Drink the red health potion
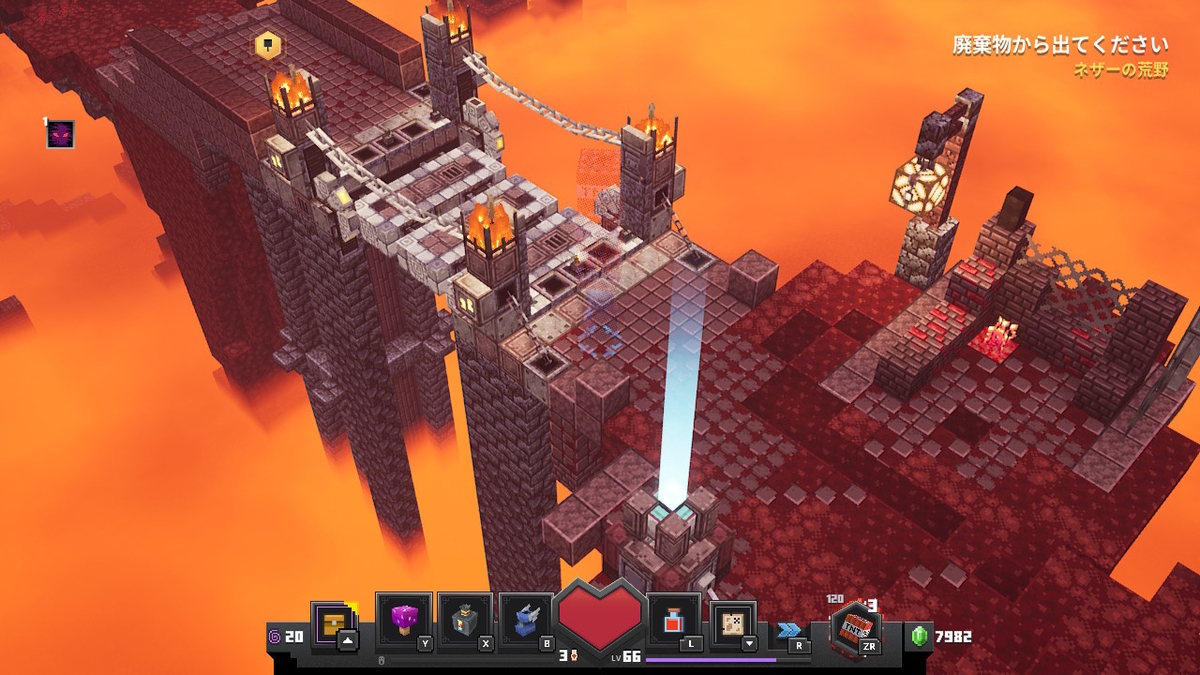Image resolution: width=1200 pixels, height=675 pixels. tap(672, 621)
